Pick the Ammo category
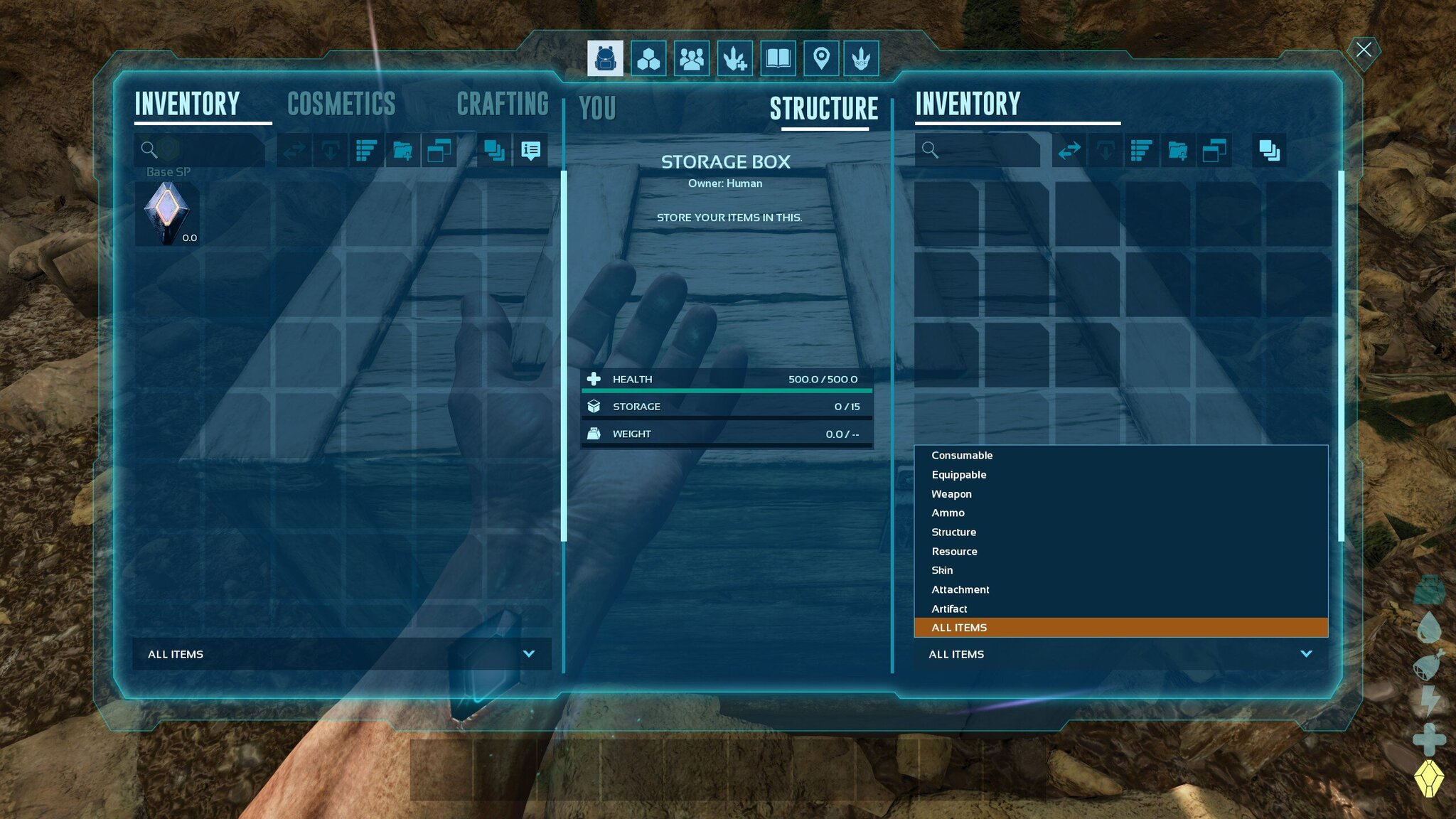Viewport: 1456px width, 819px height. point(948,513)
